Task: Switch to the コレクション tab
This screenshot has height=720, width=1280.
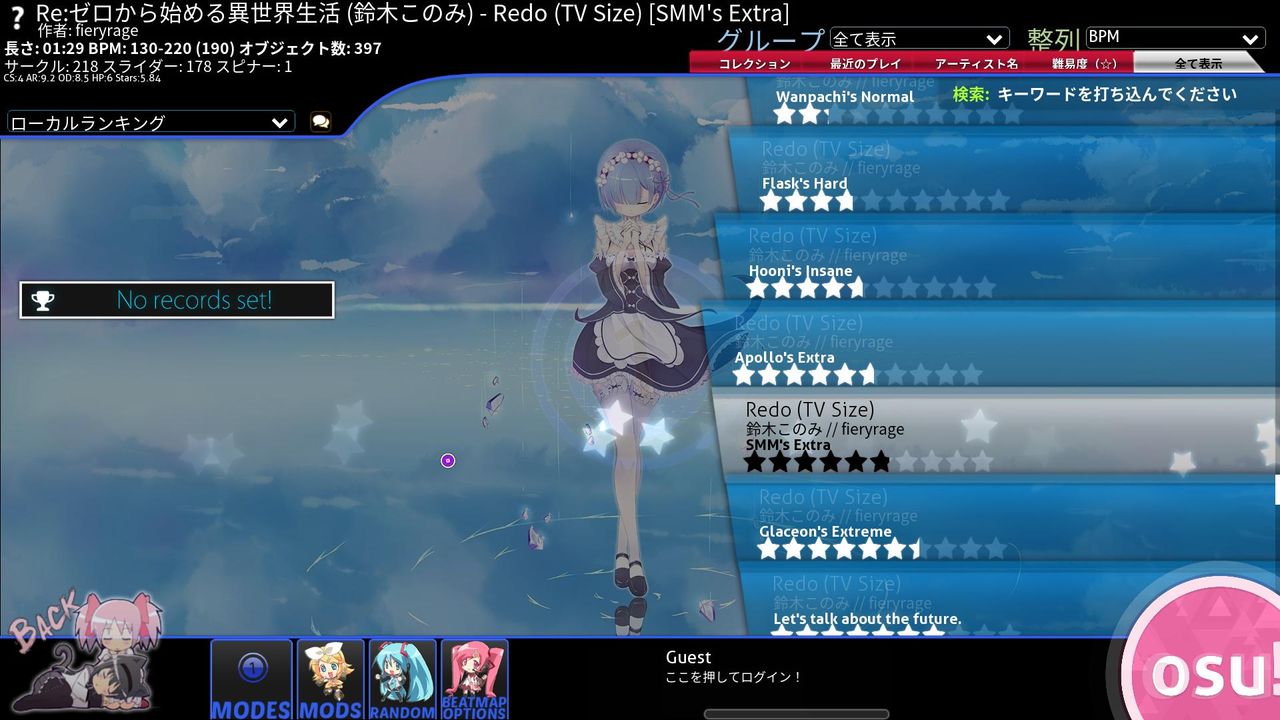Action: 753,62
